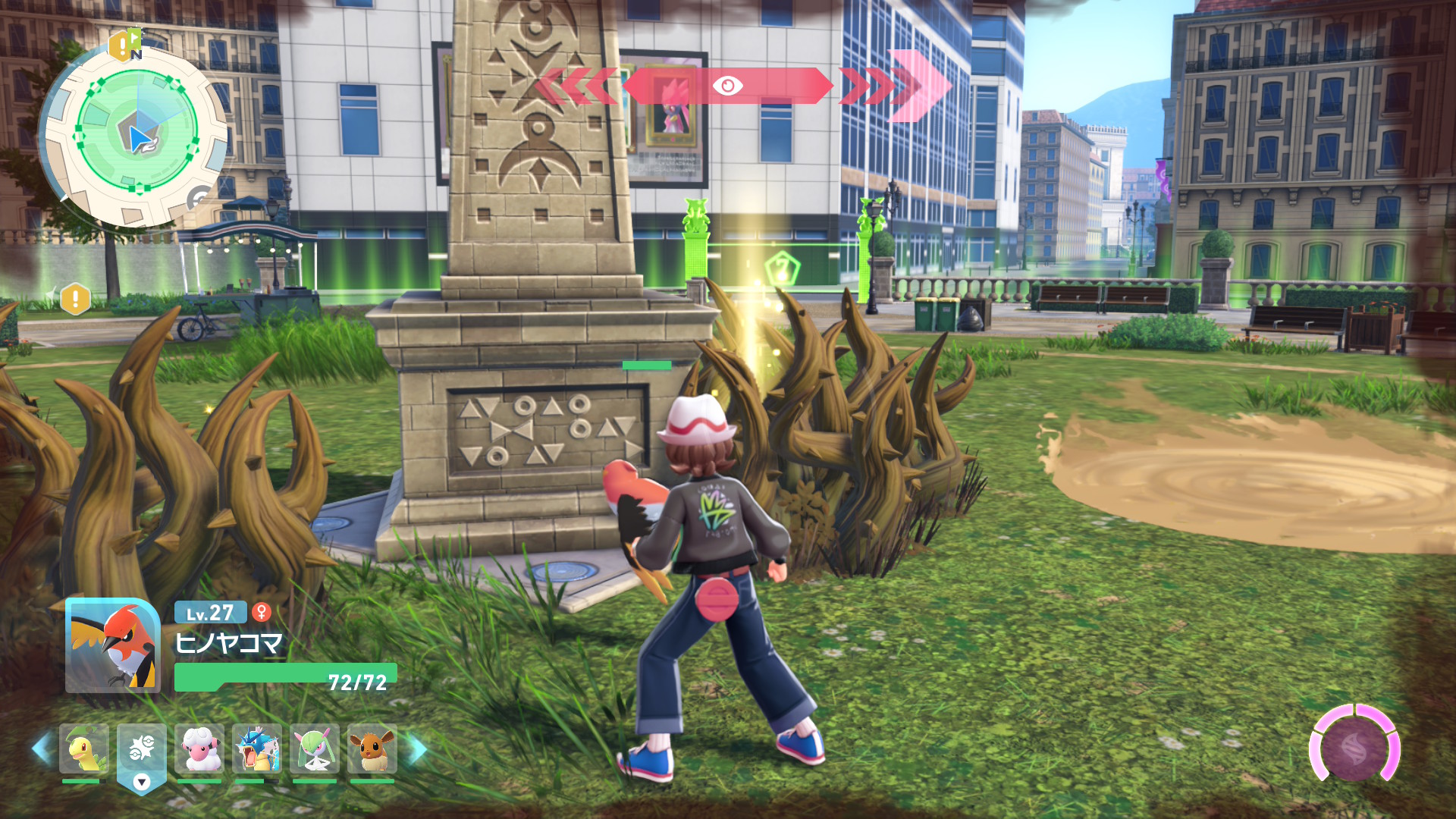
Task: Open the circular minimap
Action: tap(136, 136)
